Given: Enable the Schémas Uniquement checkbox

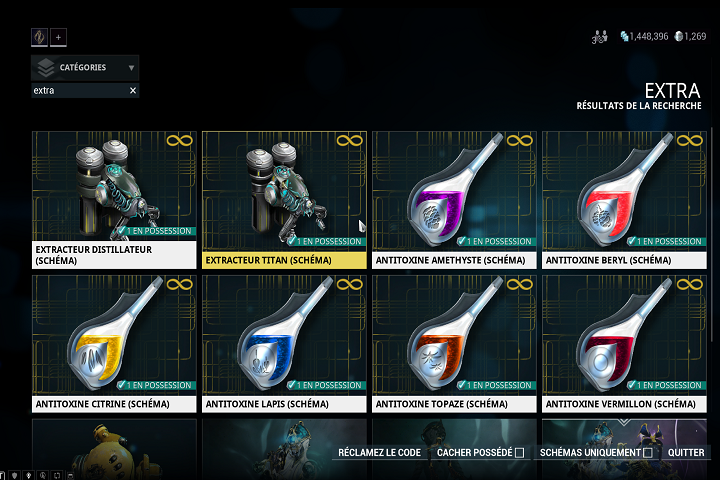Looking at the screenshot, I should (x=648, y=453).
